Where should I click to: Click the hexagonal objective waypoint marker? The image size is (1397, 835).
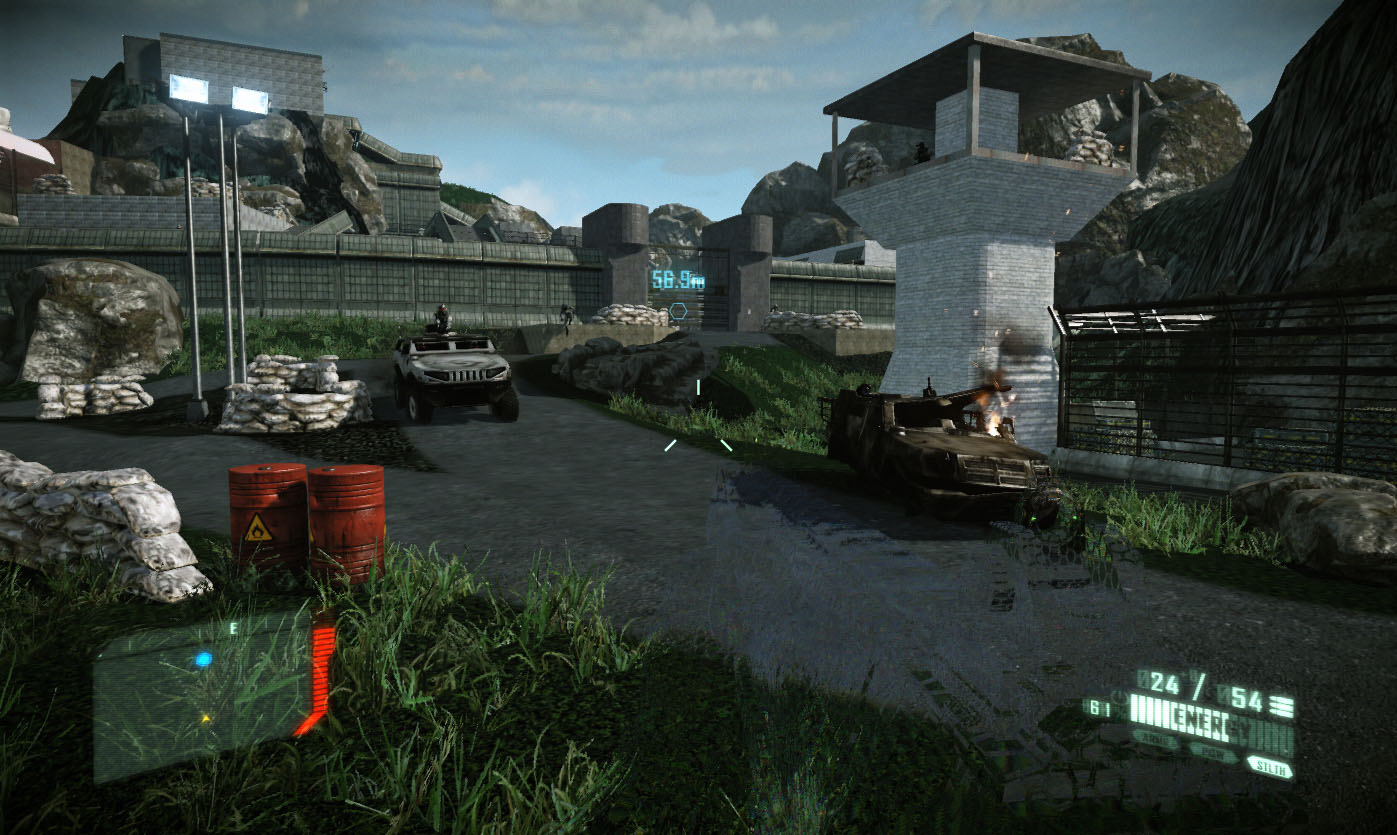tap(678, 311)
